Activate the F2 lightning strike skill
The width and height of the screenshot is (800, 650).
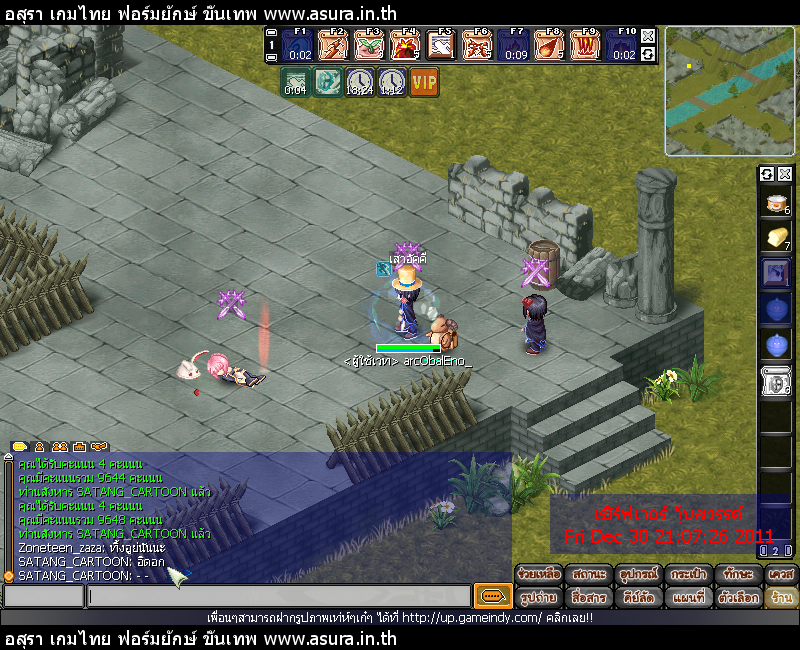(333, 45)
